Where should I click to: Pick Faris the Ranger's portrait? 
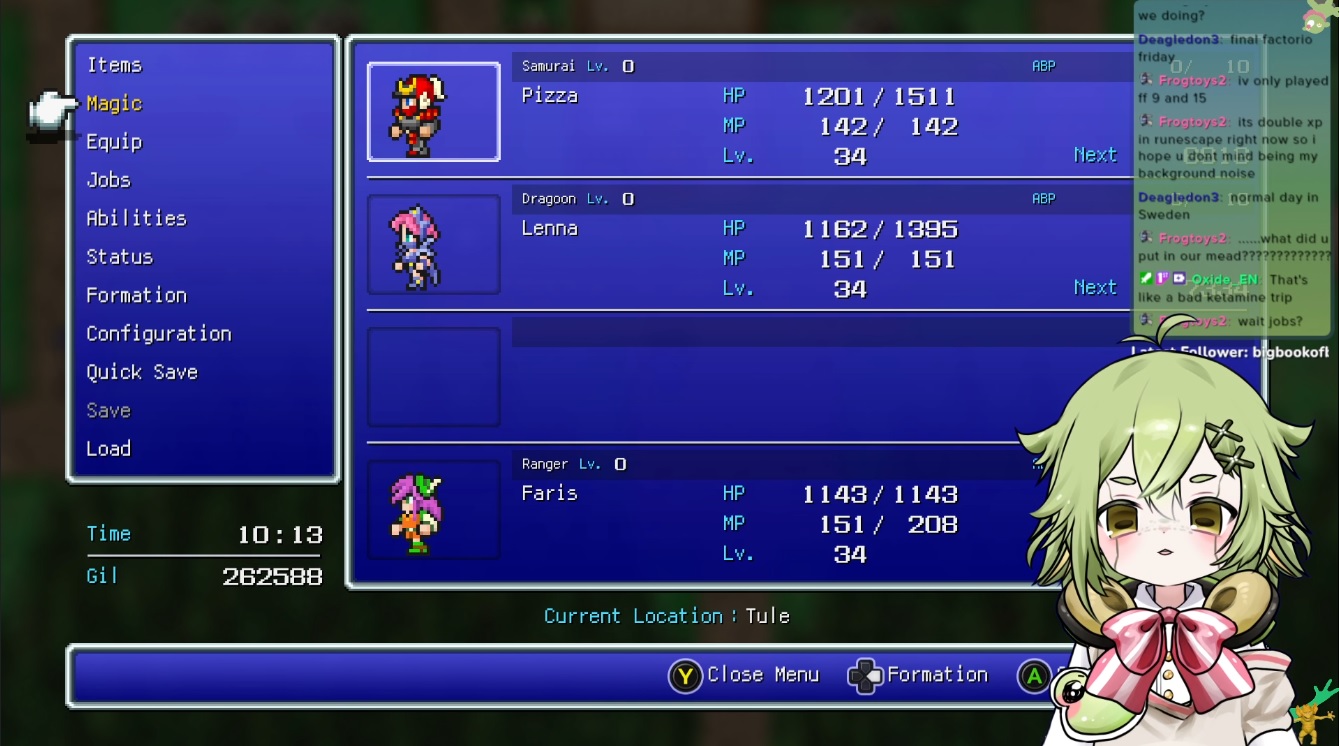point(433,510)
